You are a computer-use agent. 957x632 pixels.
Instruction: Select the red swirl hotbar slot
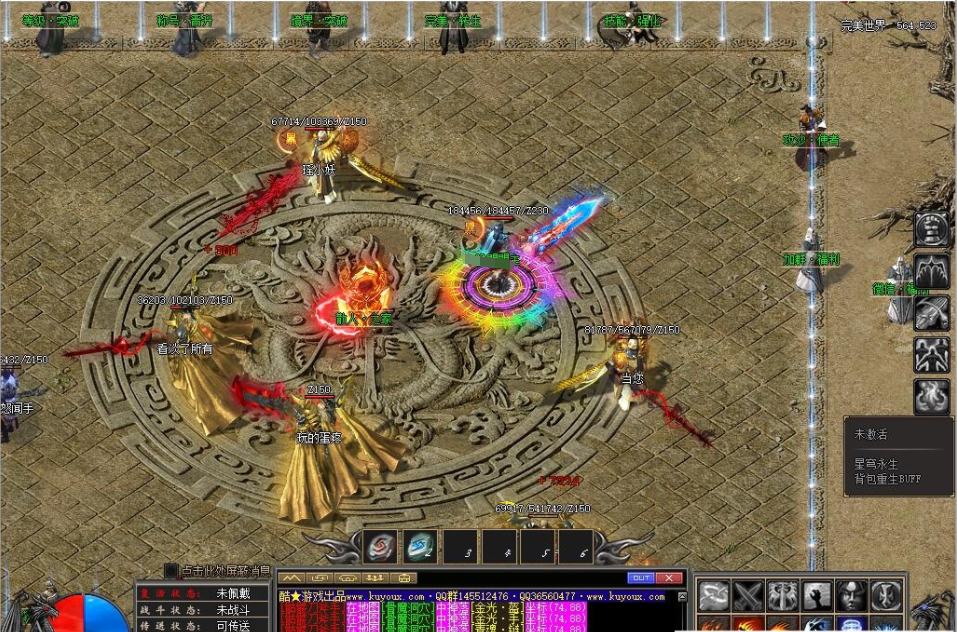381,547
